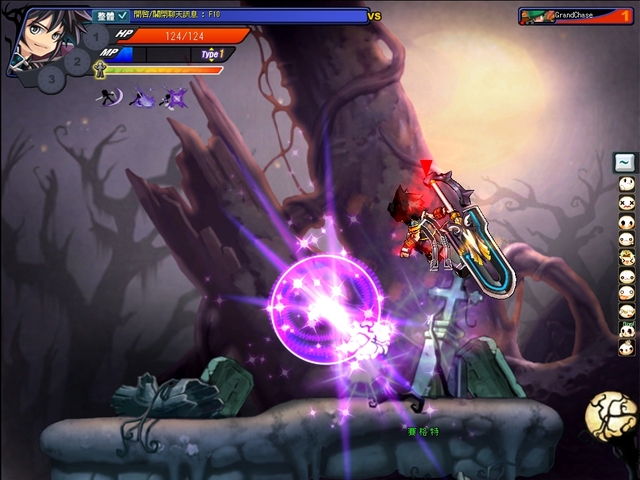Switch the MP Type selector
Viewport: 640px width, 480px height.
(211, 54)
